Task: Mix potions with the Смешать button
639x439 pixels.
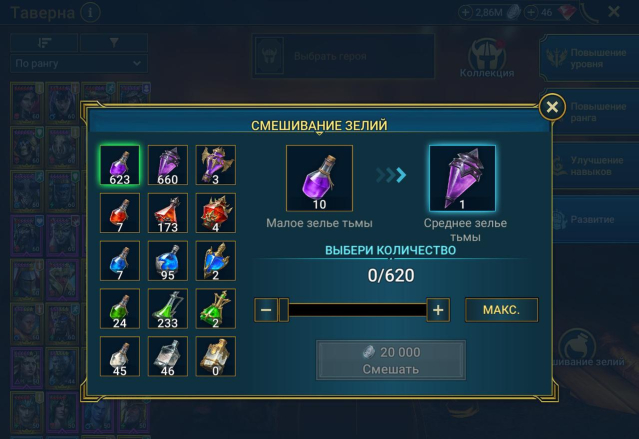Action: [x=391, y=360]
